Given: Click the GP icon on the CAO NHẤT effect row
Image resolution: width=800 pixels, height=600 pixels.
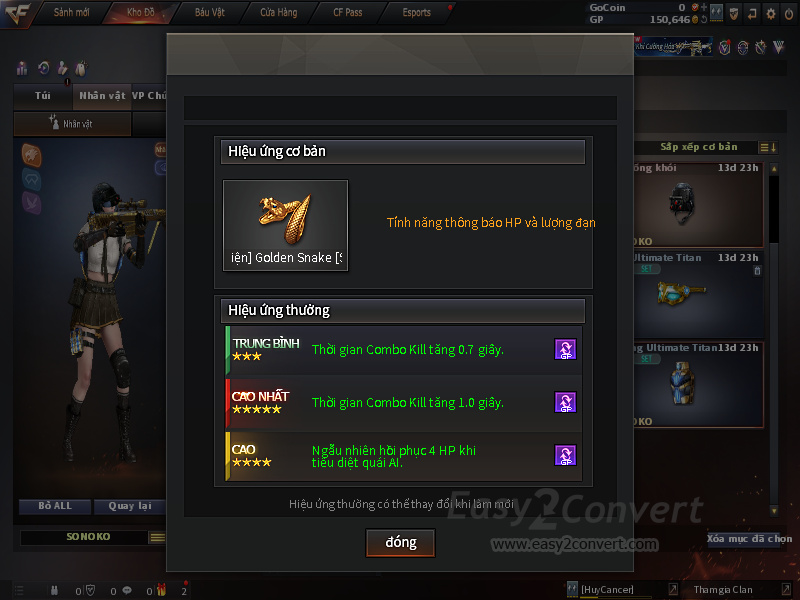Looking at the screenshot, I should (565, 402).
